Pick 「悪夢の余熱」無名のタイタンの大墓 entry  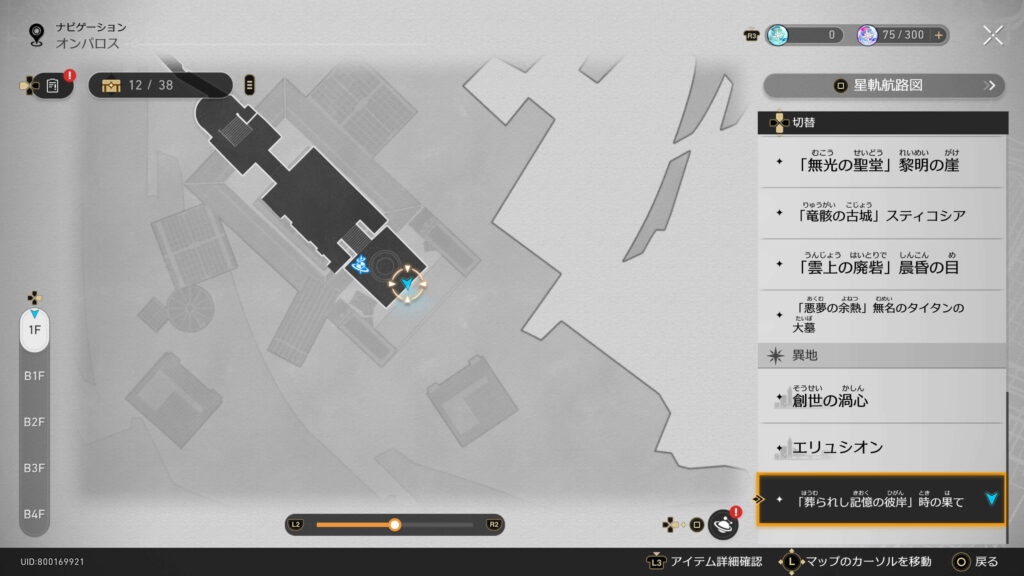[882, 316]
